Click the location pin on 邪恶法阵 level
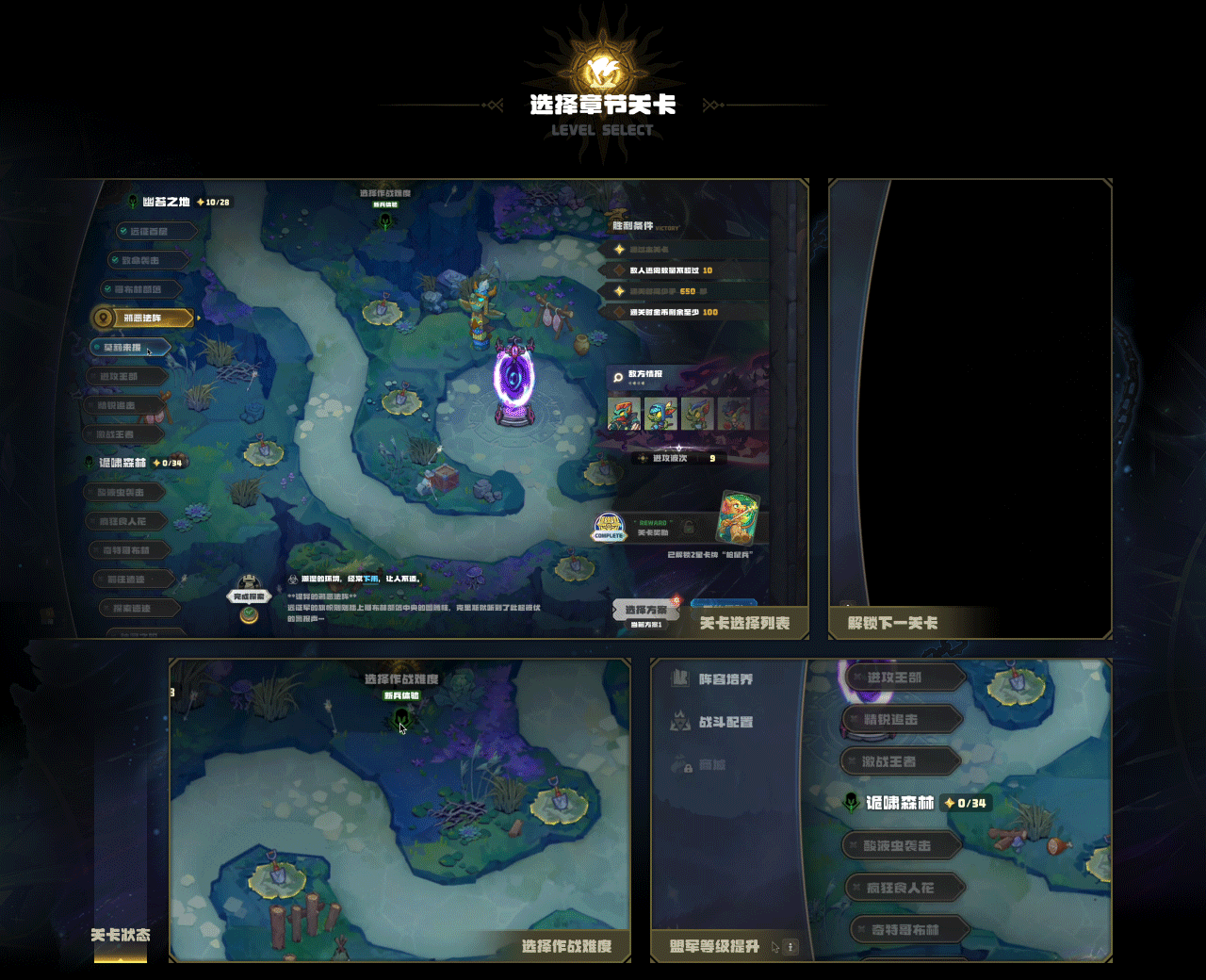Image resolution: width=1206 pixels, height=980 pixels. 103,318
